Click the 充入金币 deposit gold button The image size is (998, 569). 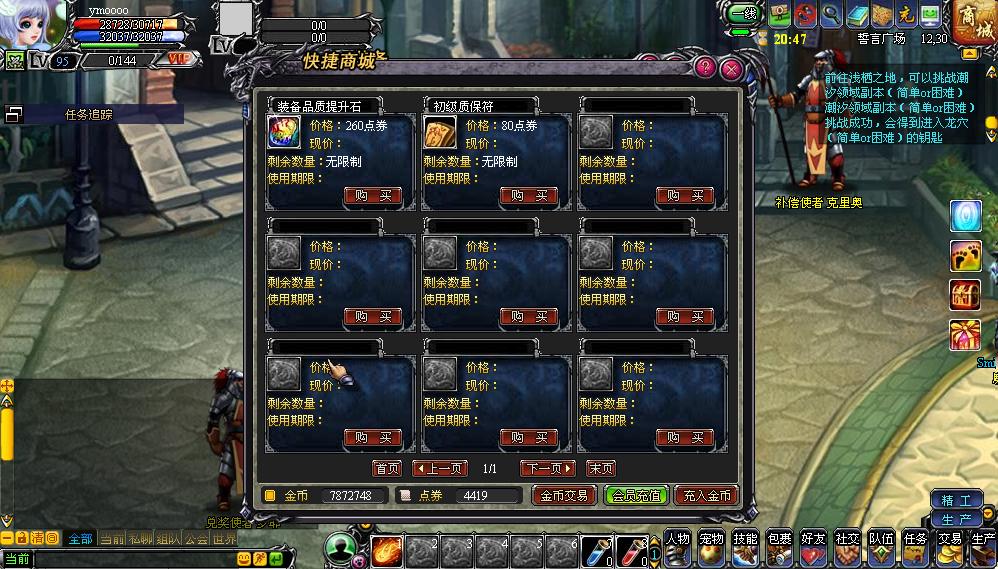coord(707,495)
